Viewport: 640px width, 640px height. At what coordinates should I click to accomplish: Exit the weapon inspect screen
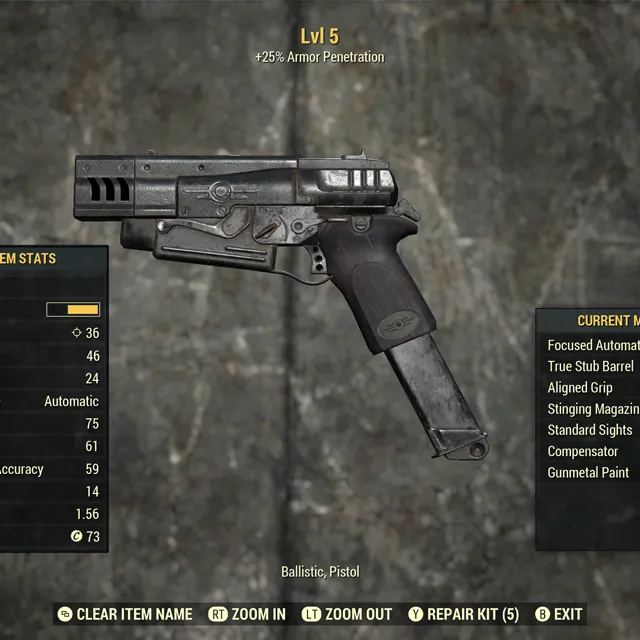(x=559, y=614)
